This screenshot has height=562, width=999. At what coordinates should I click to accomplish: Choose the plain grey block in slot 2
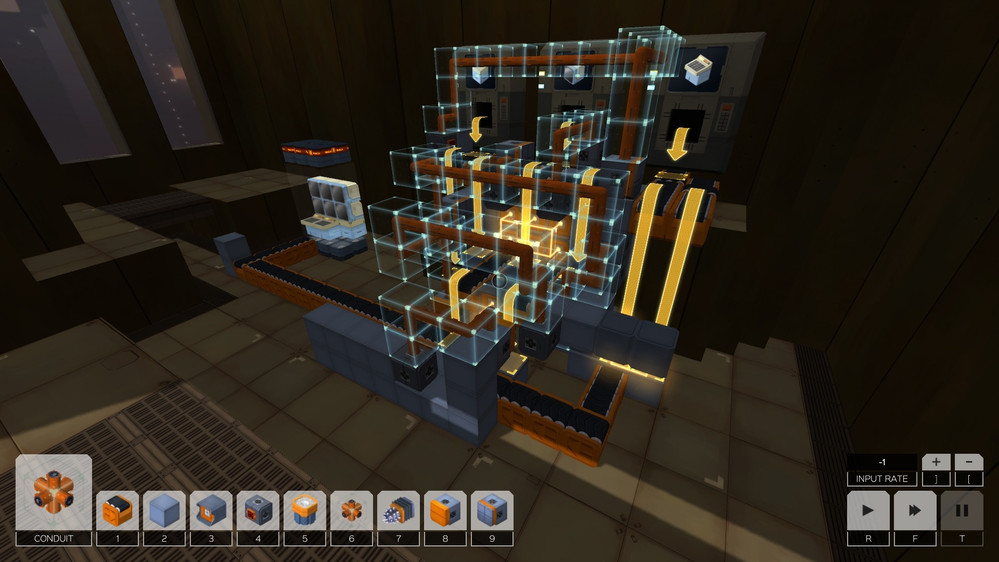(164, 510)
